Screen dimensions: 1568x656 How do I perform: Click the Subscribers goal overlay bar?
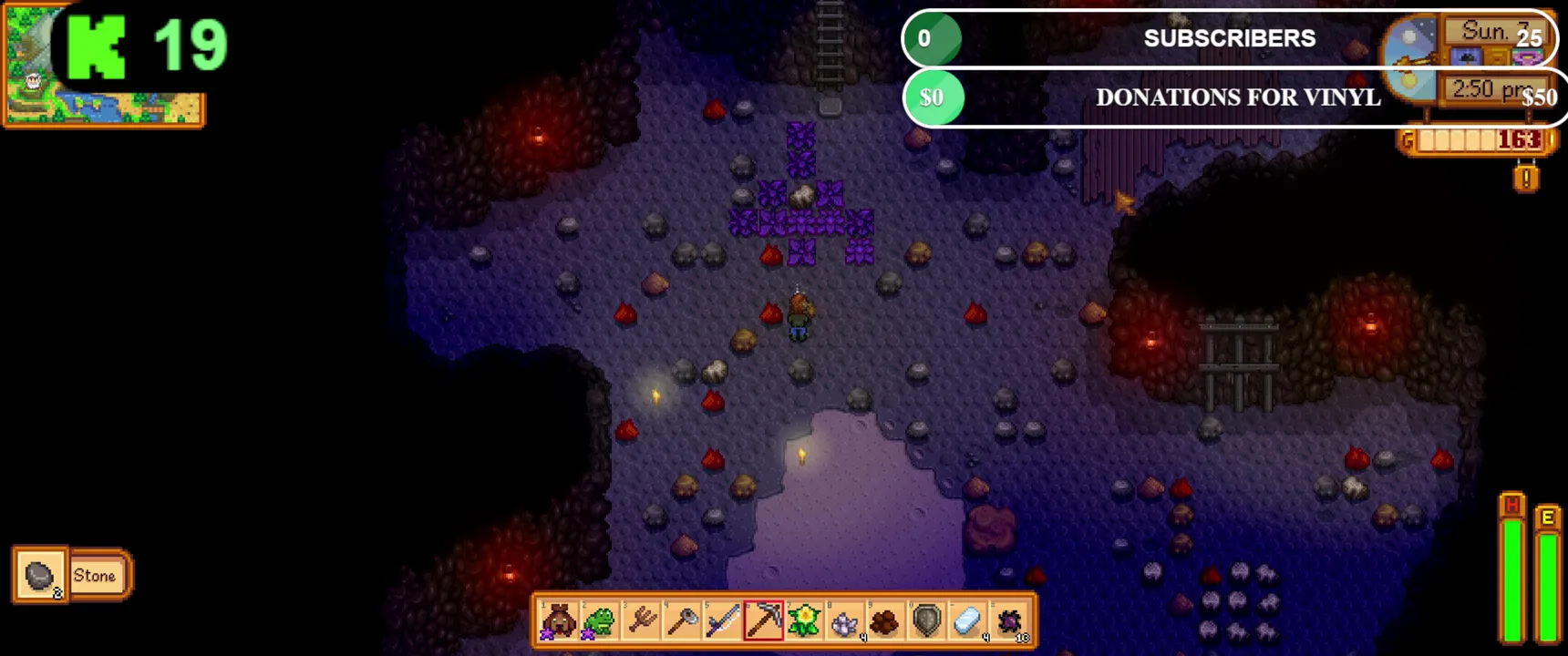tap(1229, 38)
